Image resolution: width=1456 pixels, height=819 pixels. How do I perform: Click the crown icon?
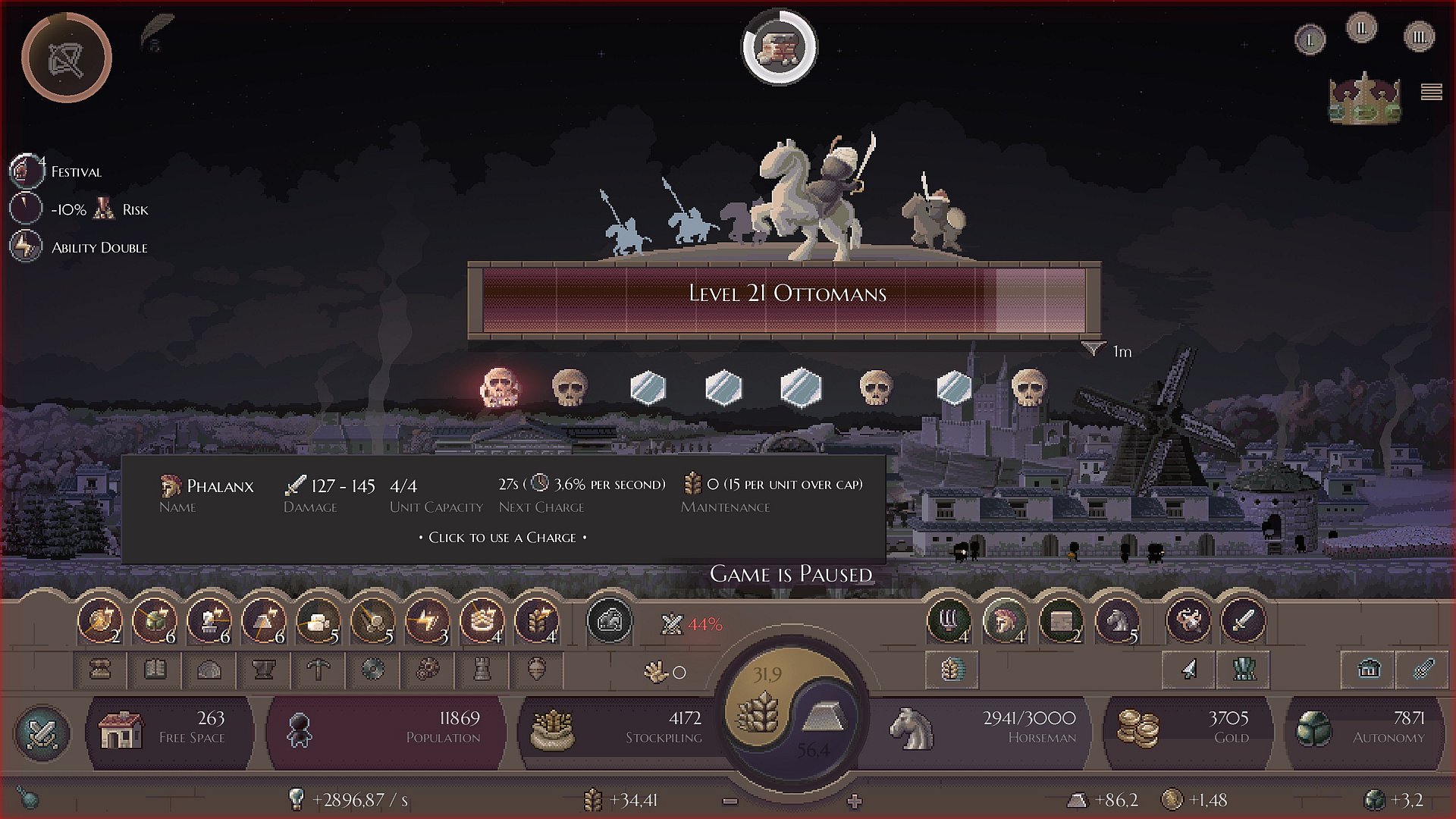pyautogui.click(x=1364, y=98)
